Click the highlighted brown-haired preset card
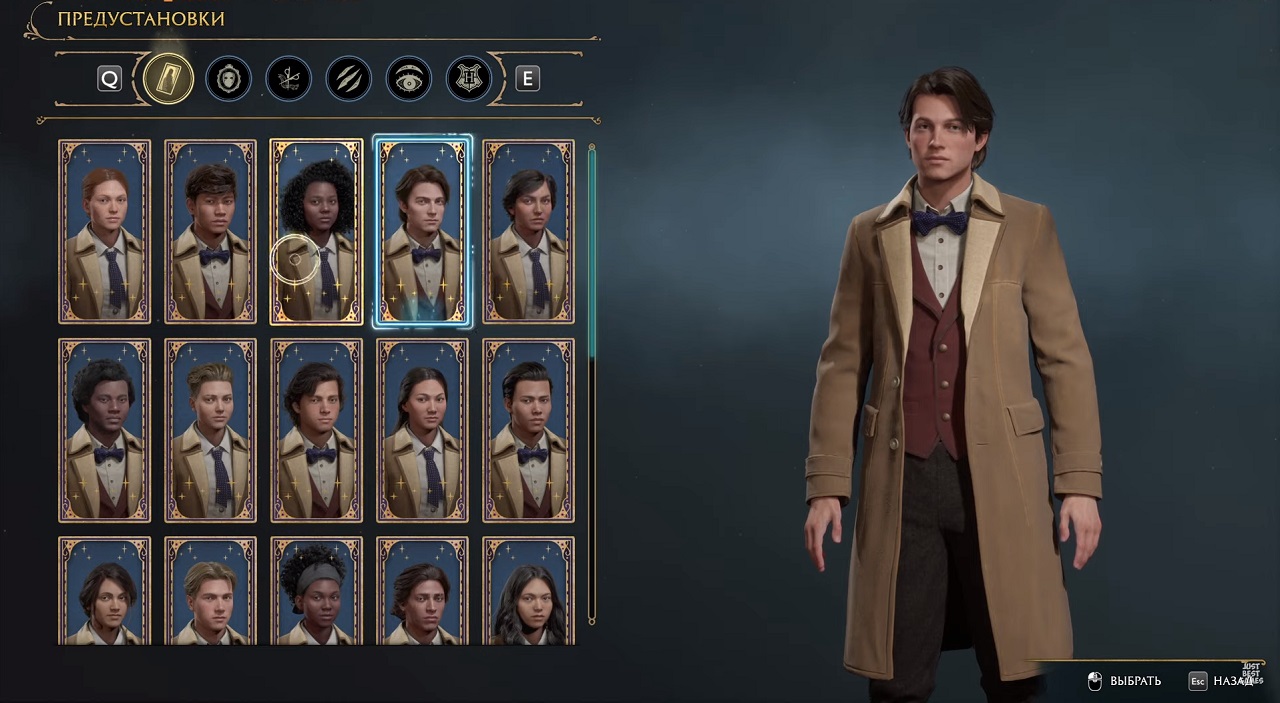 click(422, 232)
